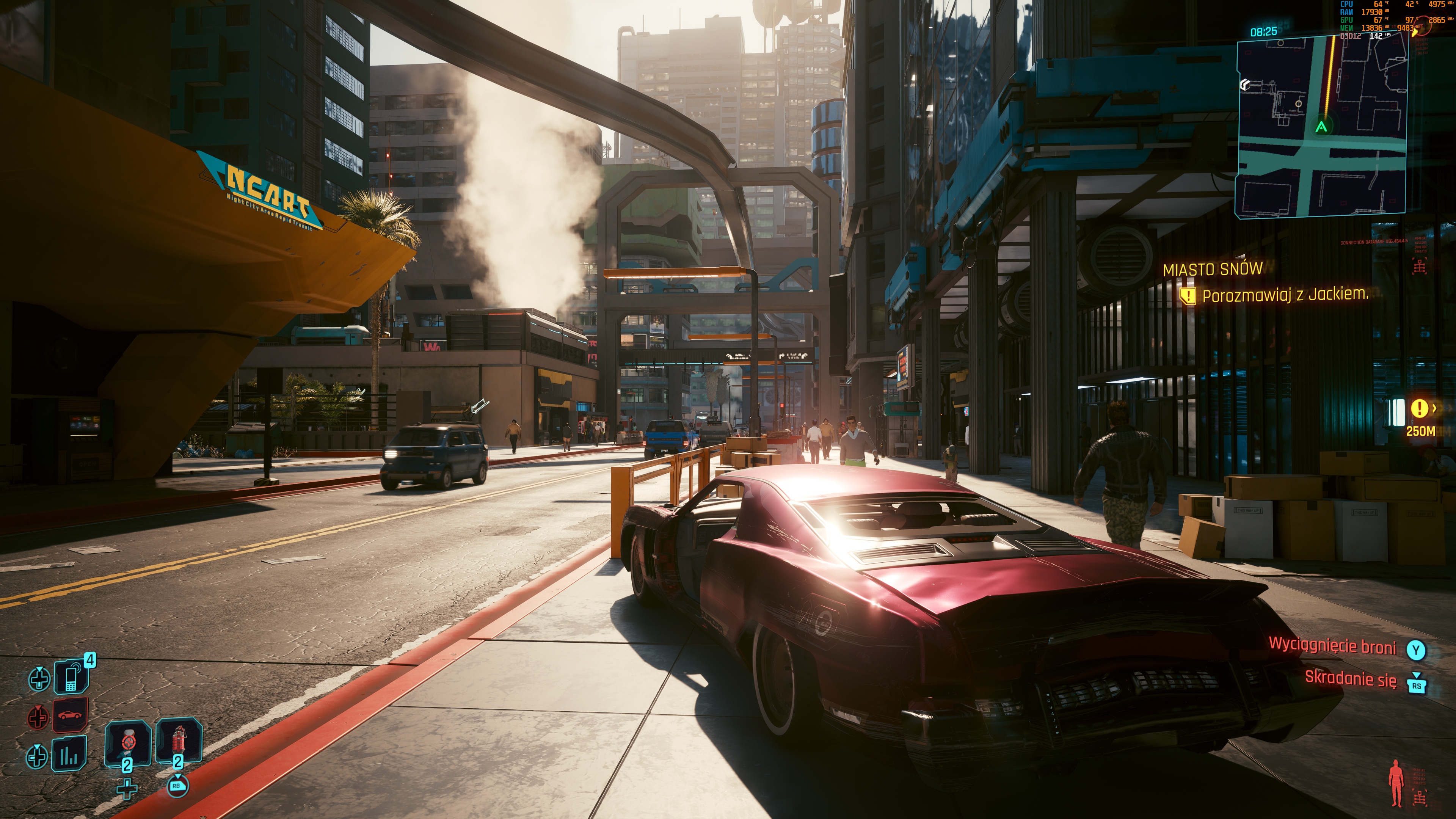The image size is (1456, 819).
Task: Select the white fixer marker on minimap
Action: 1244,85
